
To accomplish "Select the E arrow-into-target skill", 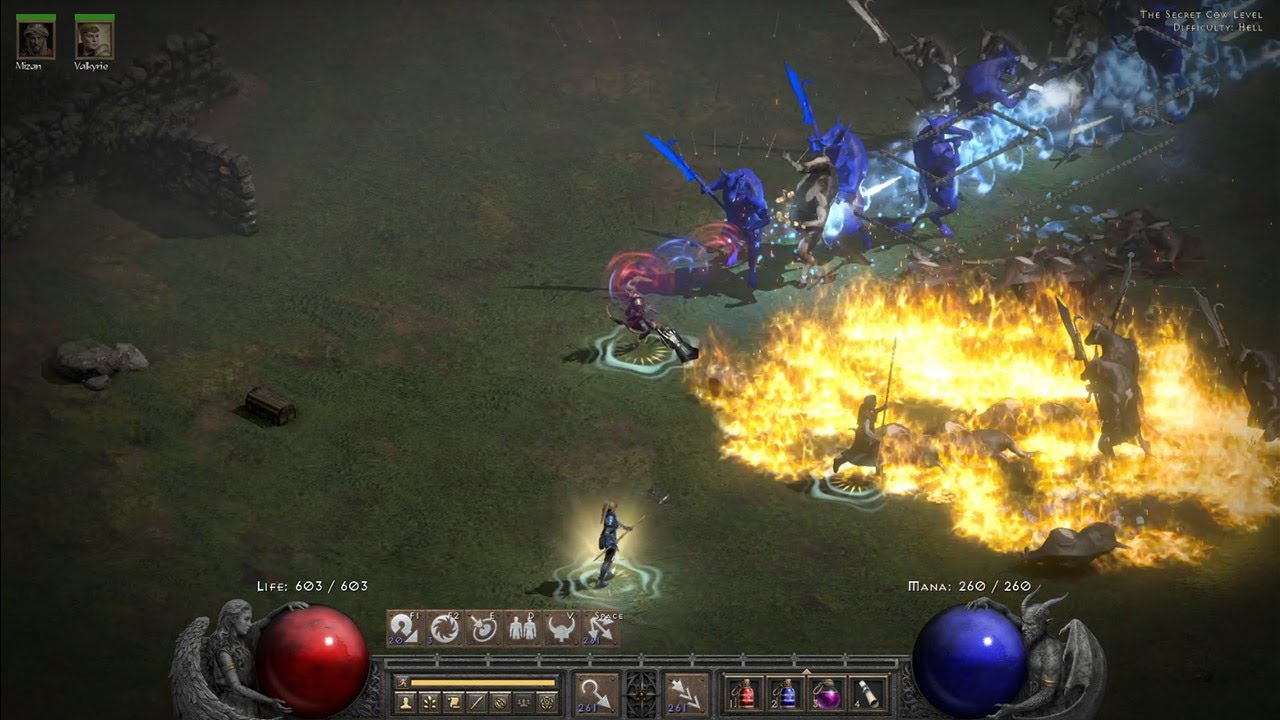I will point(483,629).
